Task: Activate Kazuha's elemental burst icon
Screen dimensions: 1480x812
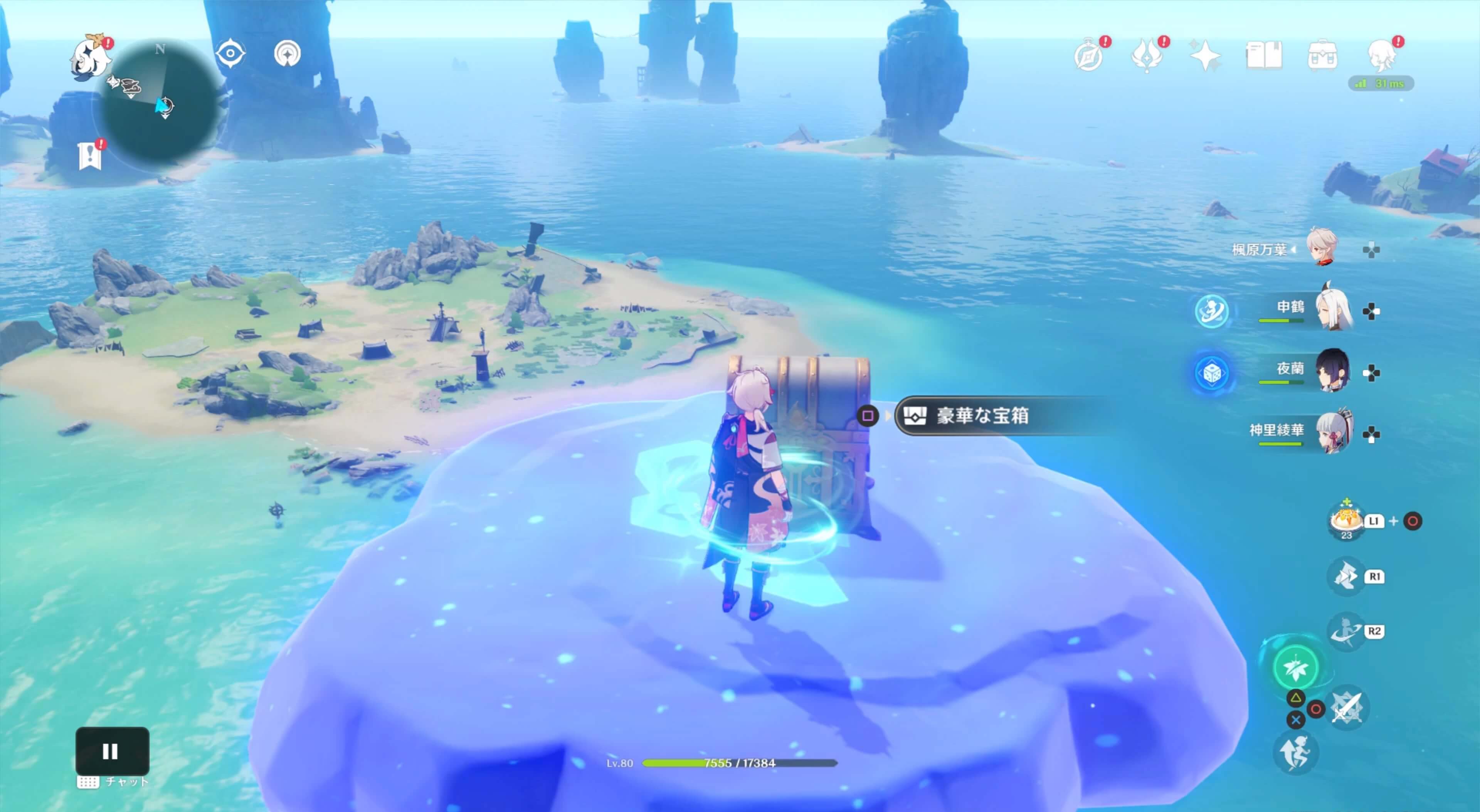Action: [1295, 667]
